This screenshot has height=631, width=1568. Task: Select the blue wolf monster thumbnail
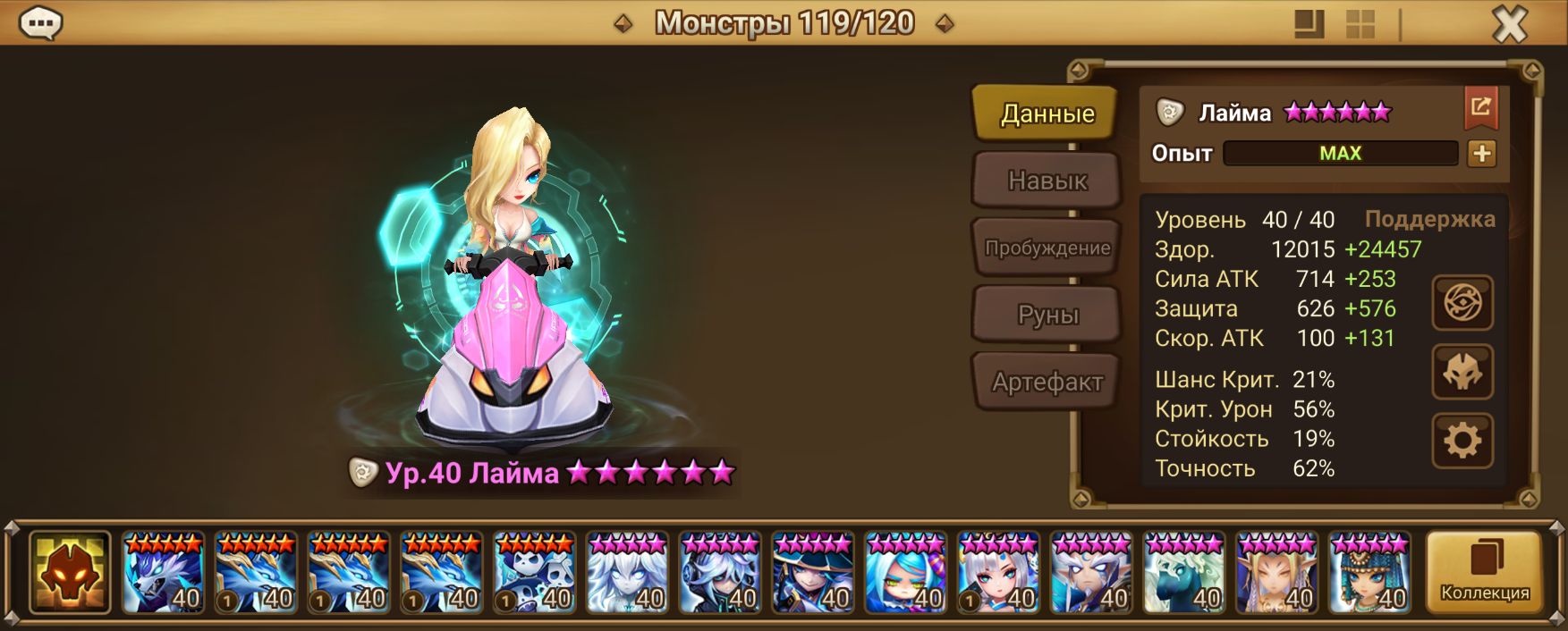(163, 573)
